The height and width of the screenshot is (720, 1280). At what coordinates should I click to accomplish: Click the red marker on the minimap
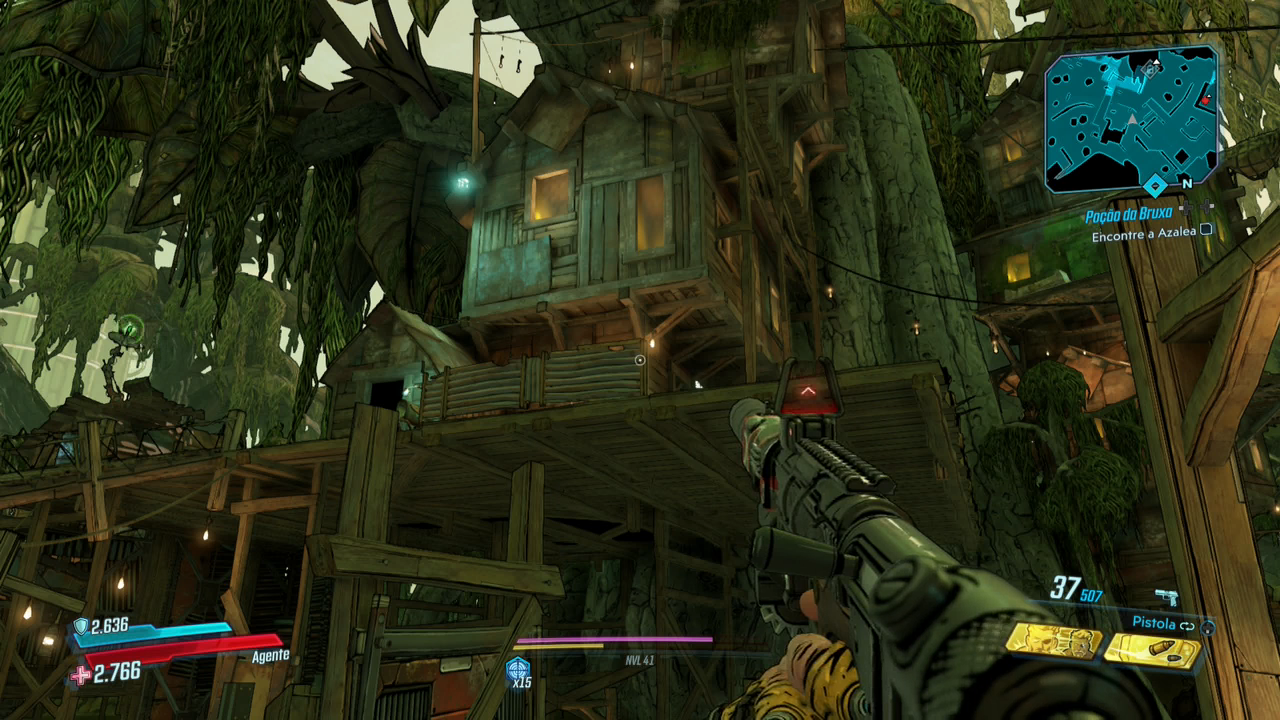(x=1205, y=99)
